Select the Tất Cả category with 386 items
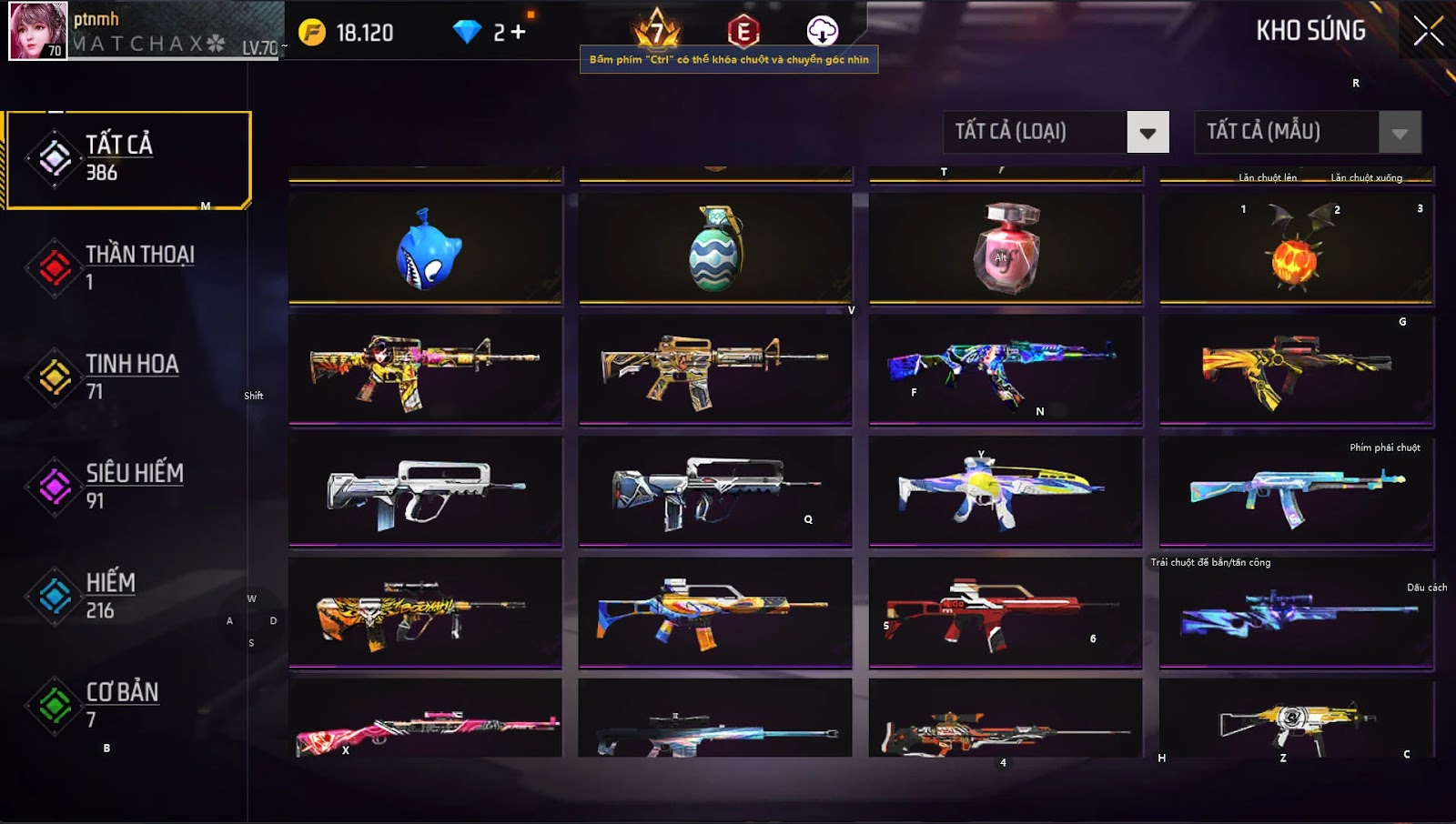The image size is (1456, 824). pos(128,160)
